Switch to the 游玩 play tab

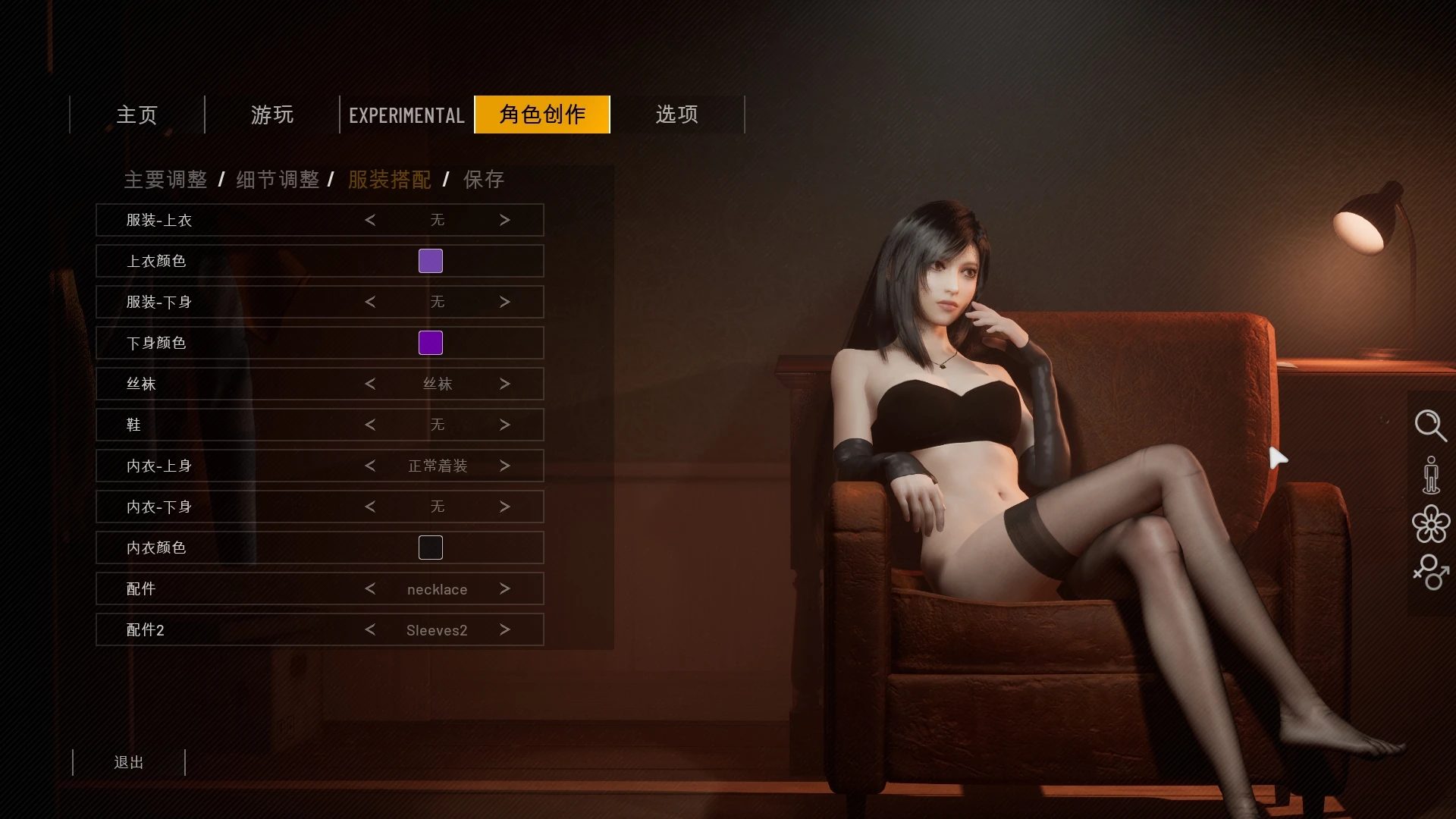coord(272,115)
